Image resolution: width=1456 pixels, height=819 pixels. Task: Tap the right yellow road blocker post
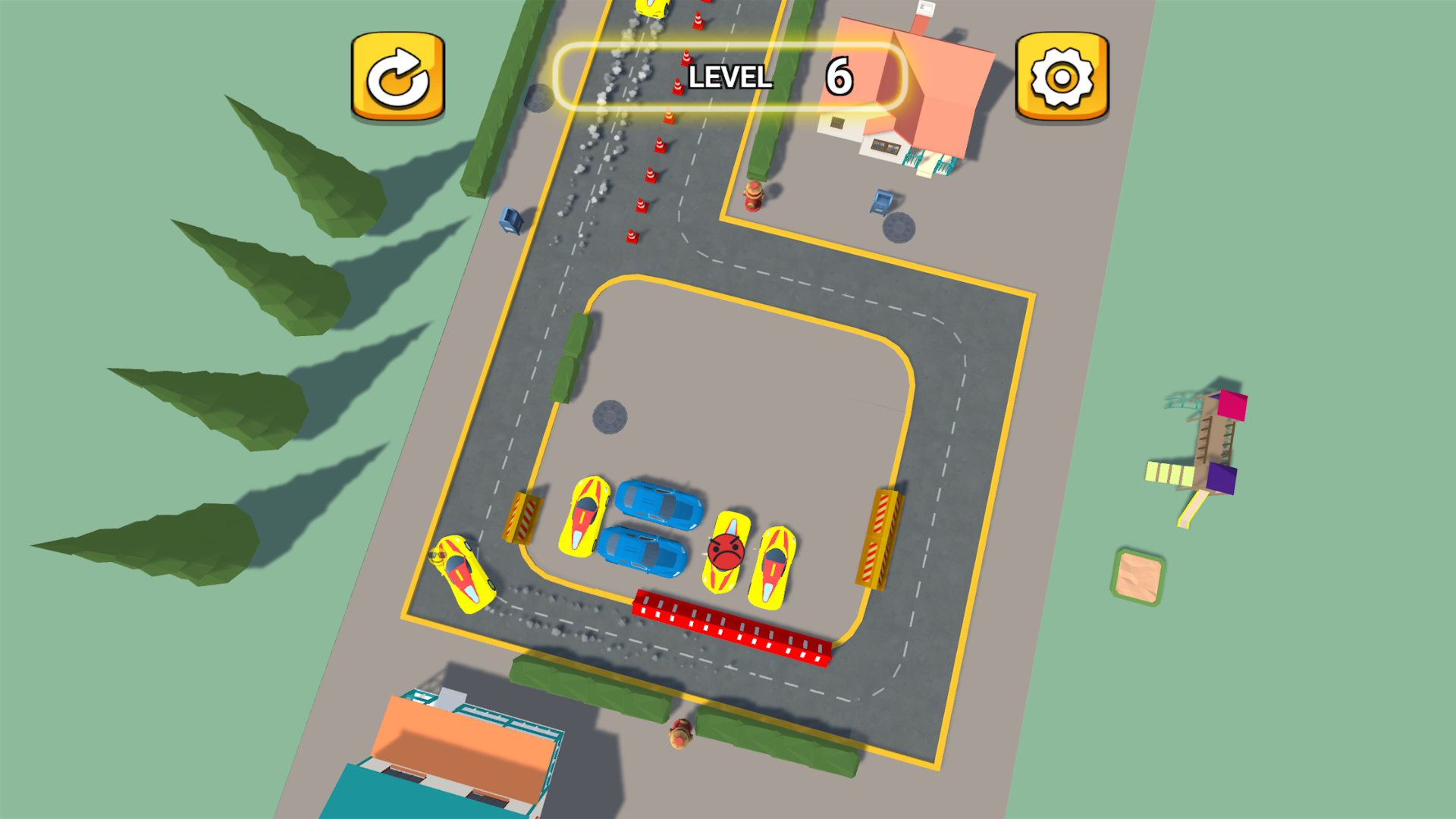(881, 538)
